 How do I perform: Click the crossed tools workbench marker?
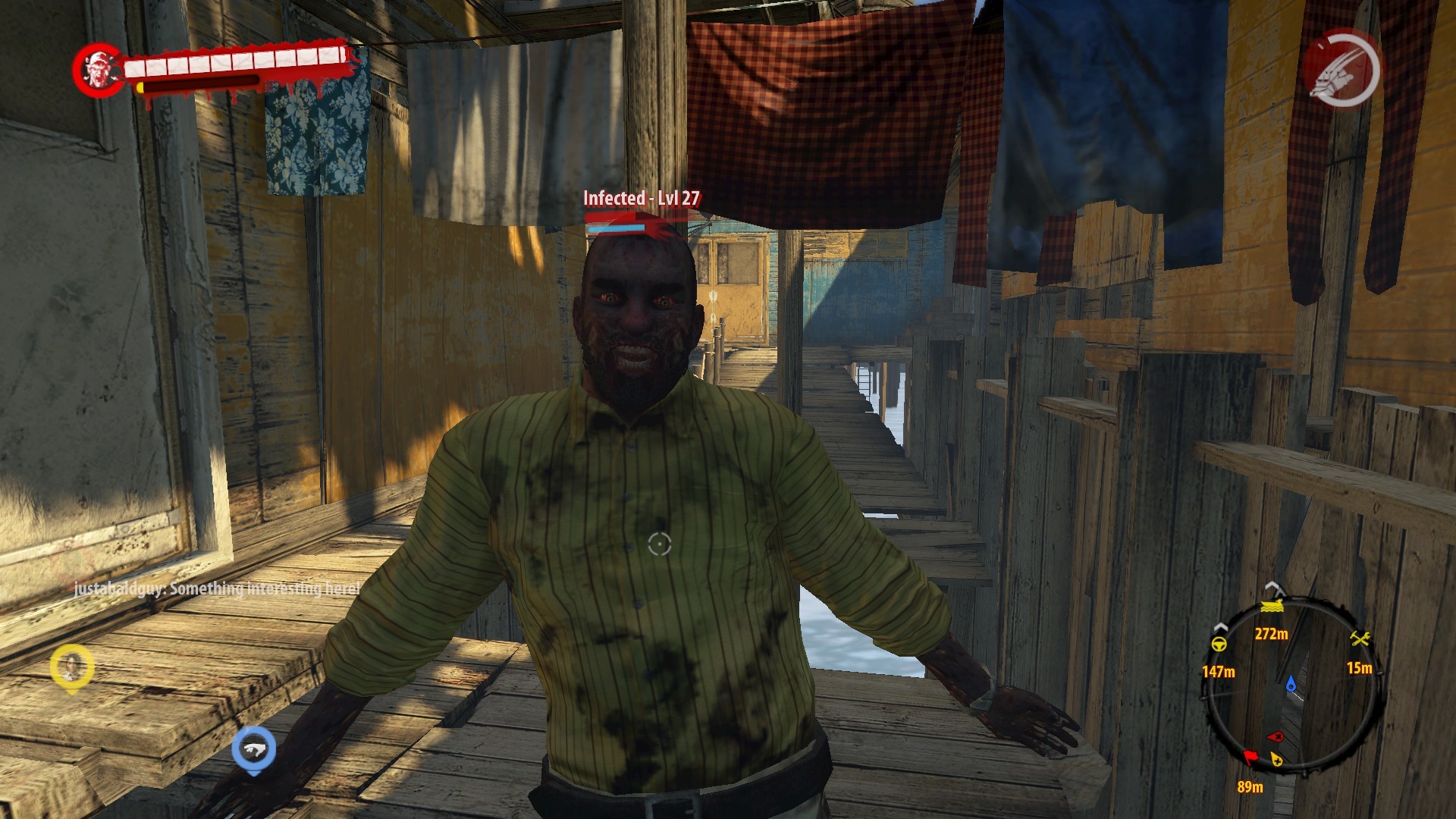click(1360, 639)
